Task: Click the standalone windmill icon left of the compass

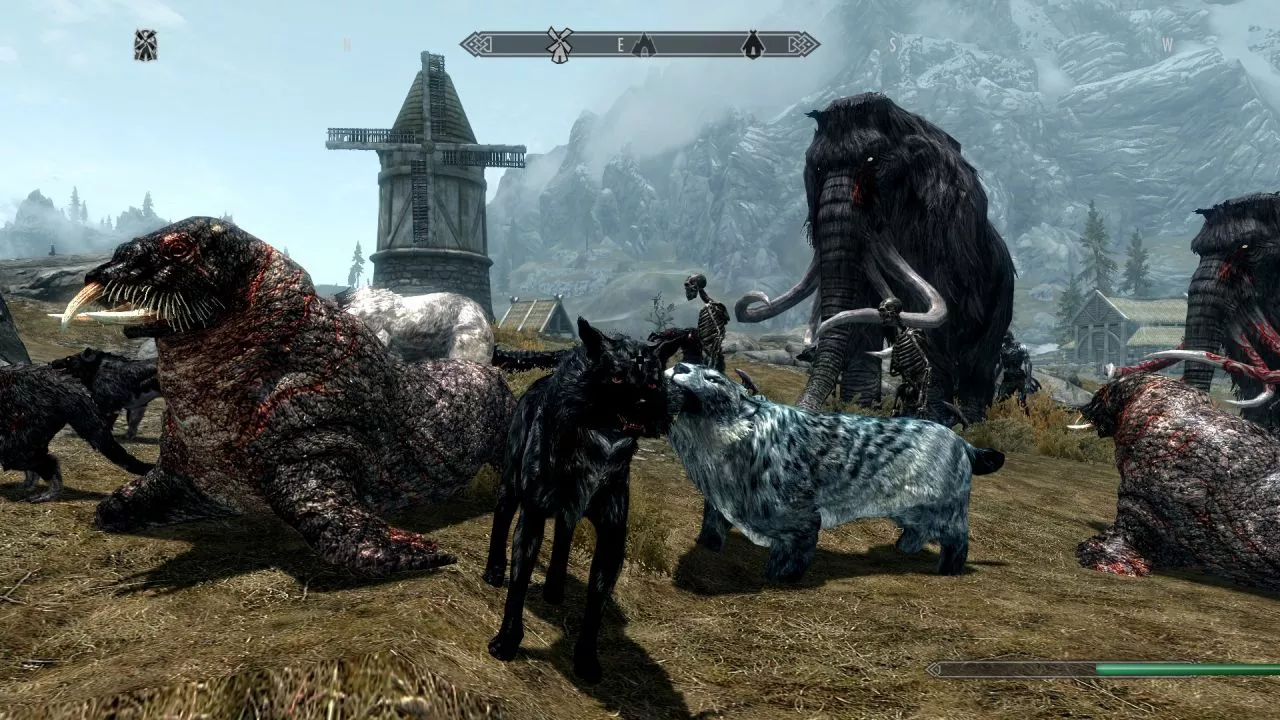Action: (146, 45)
